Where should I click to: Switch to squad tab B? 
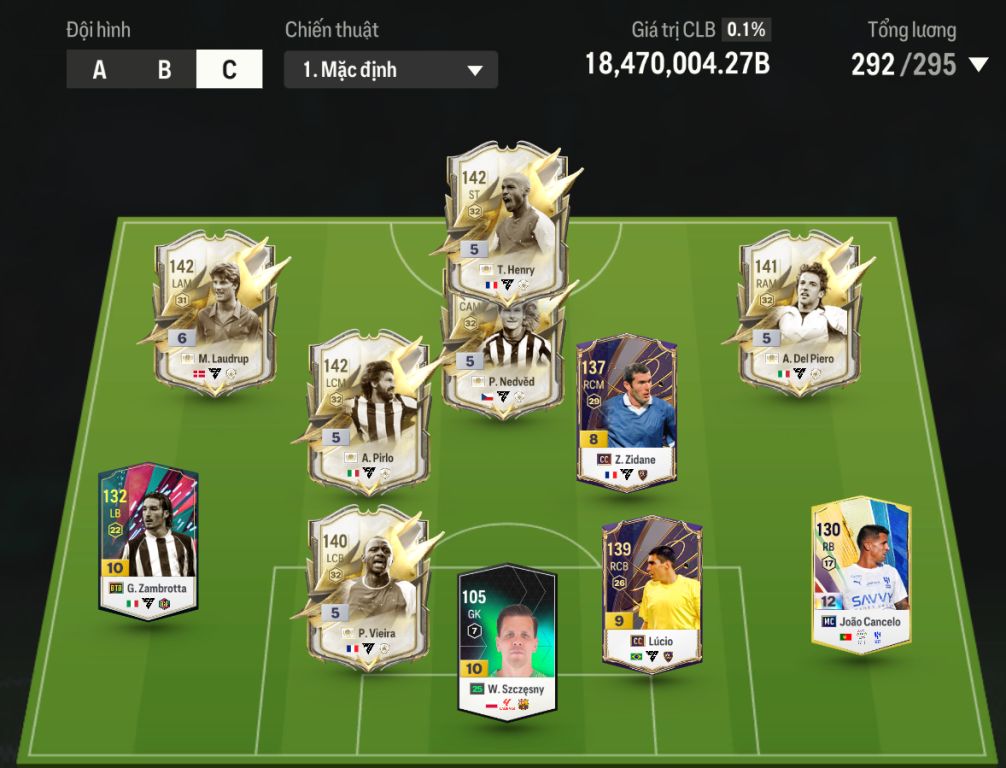coord(164,70)
